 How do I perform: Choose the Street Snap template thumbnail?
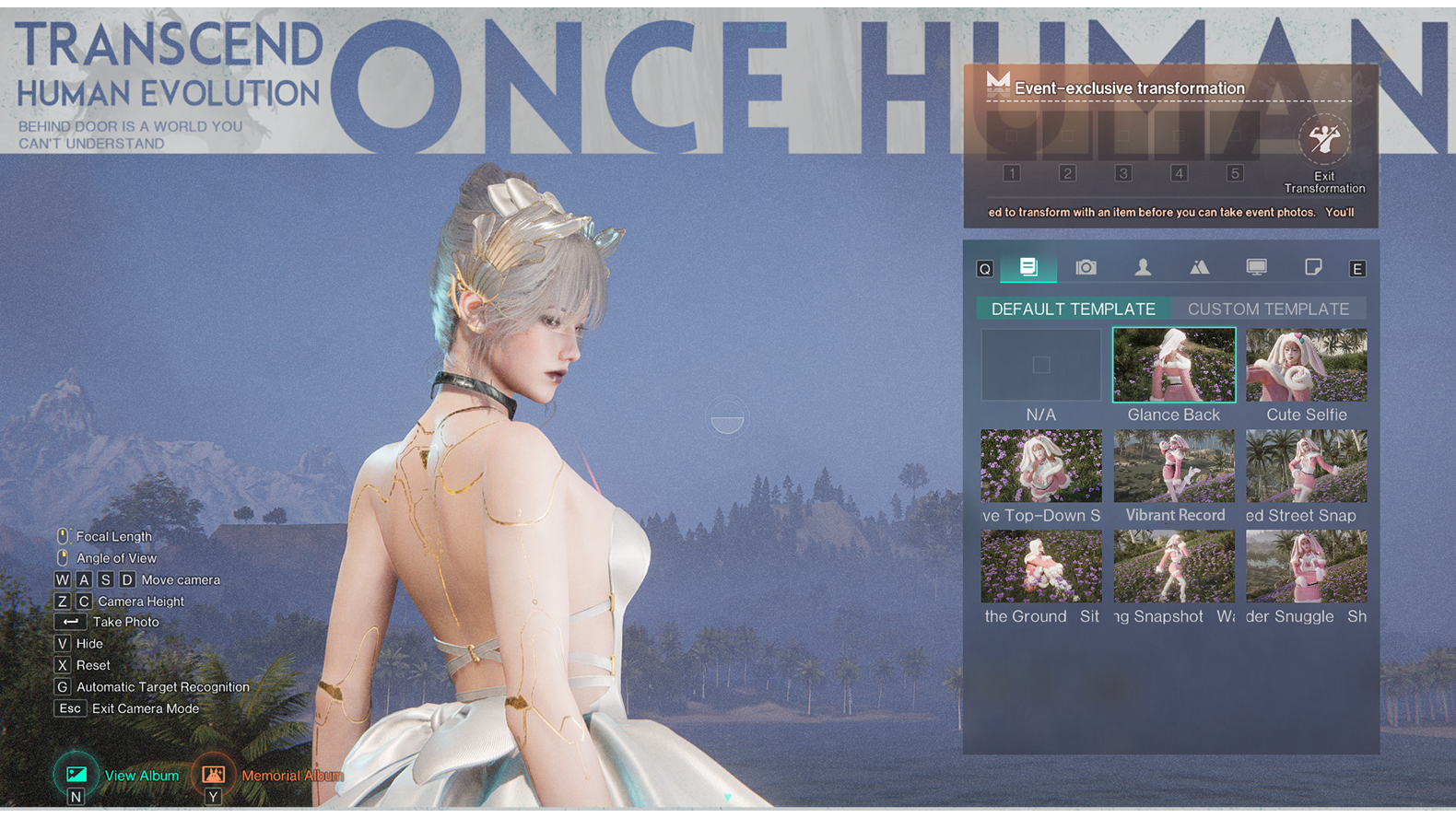[1306, 466]
